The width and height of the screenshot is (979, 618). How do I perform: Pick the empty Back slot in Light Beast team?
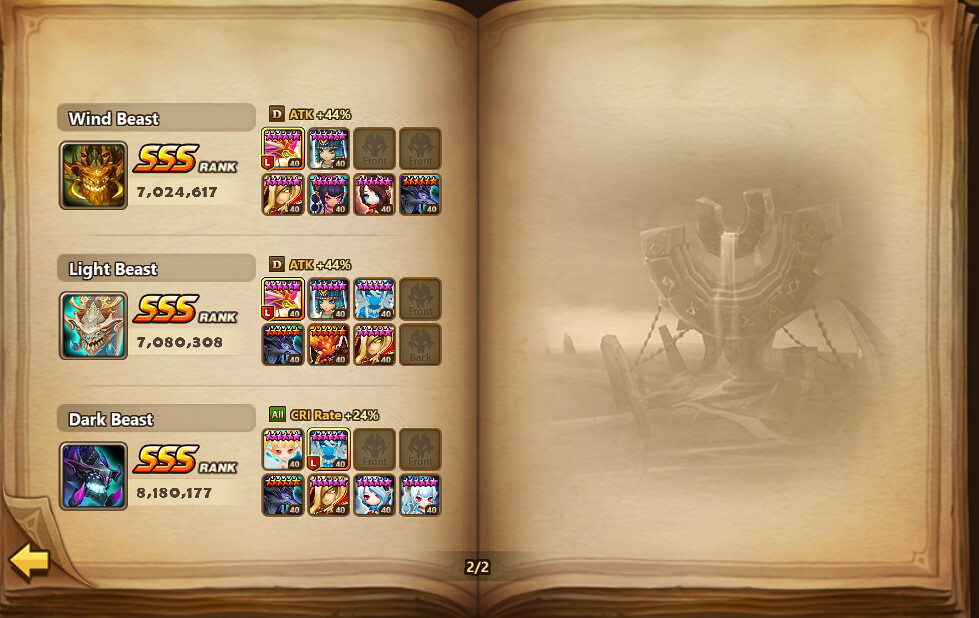[420, 344]
